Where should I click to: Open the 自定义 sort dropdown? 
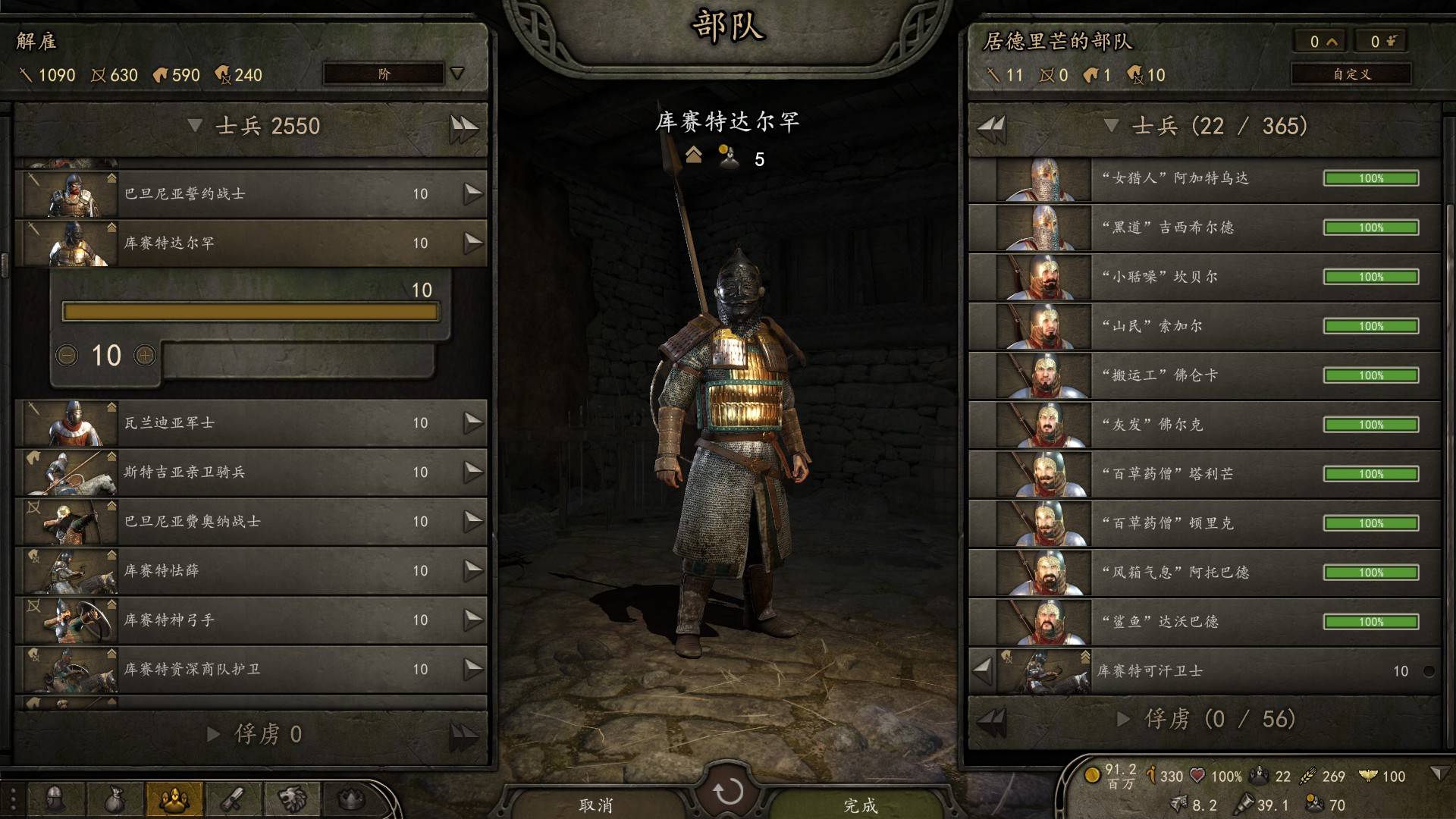[1351, 74]
